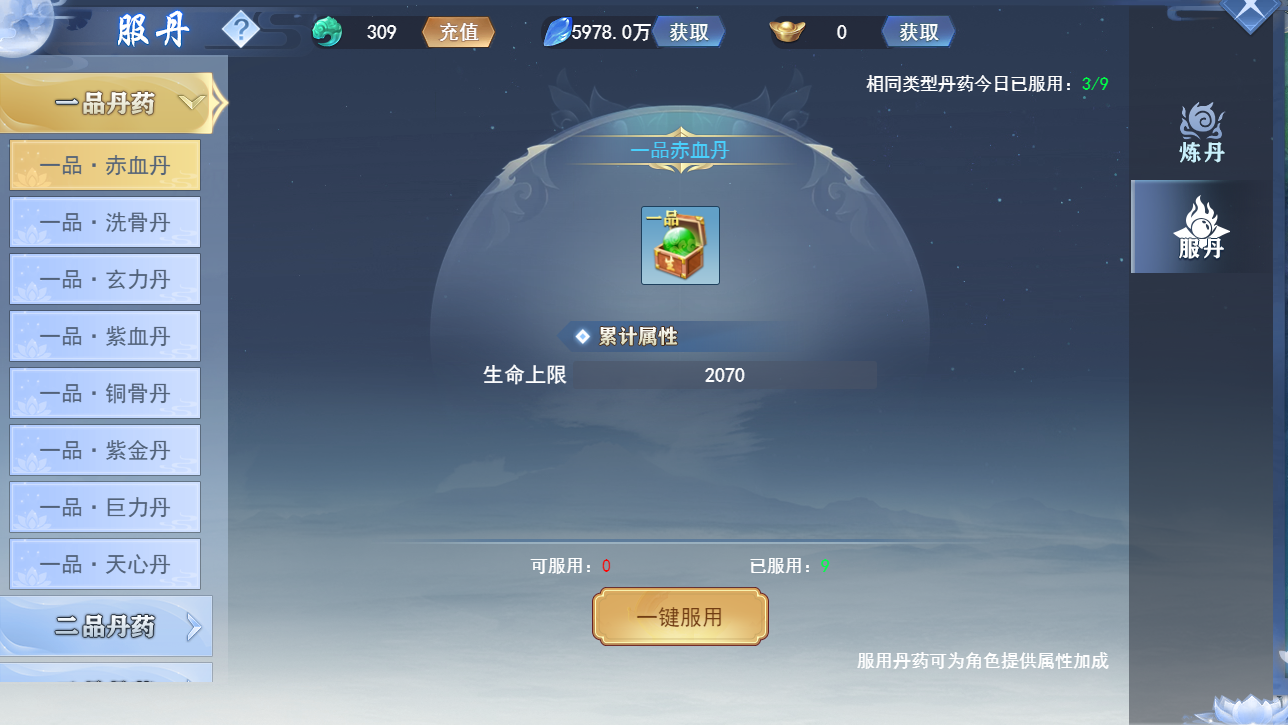Pick 一品·紫血丹 in the pill list

(105, 336)
